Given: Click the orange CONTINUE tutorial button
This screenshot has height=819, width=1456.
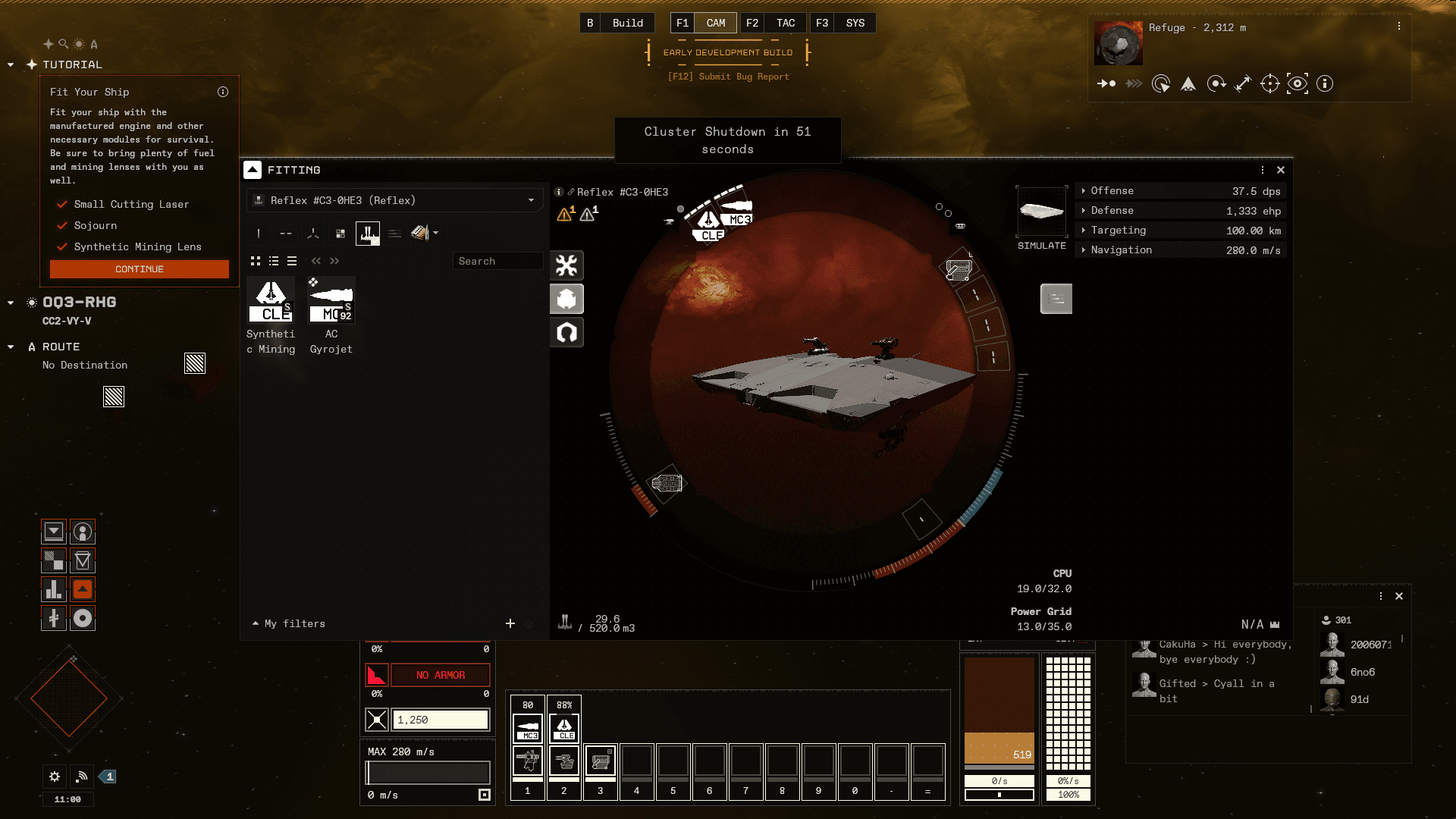Looking at the screenshot, I should 139,269.
